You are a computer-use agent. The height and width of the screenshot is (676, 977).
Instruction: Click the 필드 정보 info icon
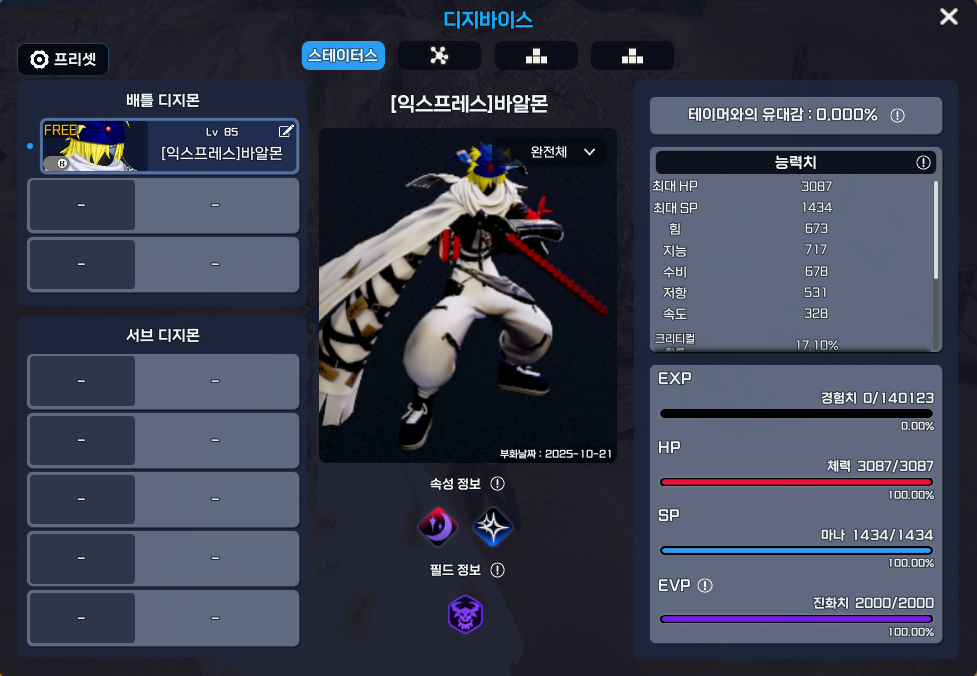point(497,570)
